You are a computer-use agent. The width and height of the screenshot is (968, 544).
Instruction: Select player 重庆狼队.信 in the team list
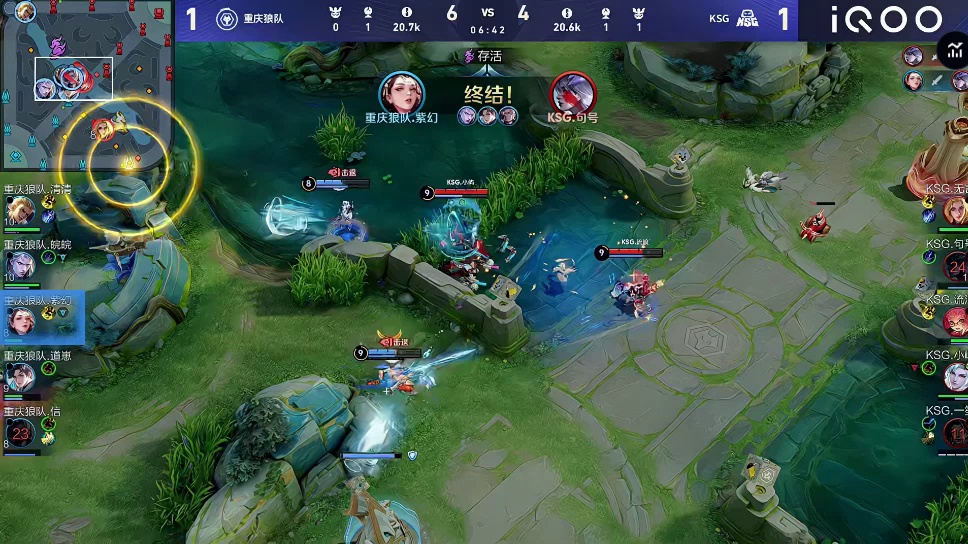[x=22, y=432]
